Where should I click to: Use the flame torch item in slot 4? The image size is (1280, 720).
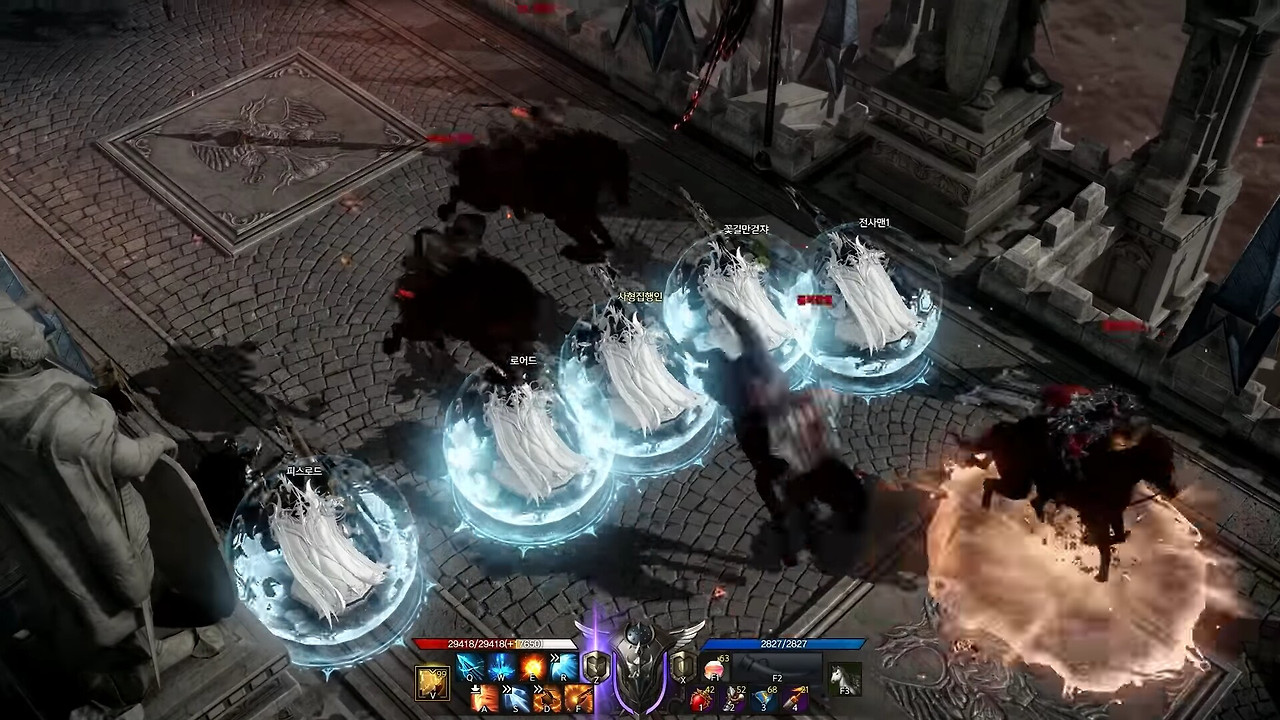click(x=795, y=699)
